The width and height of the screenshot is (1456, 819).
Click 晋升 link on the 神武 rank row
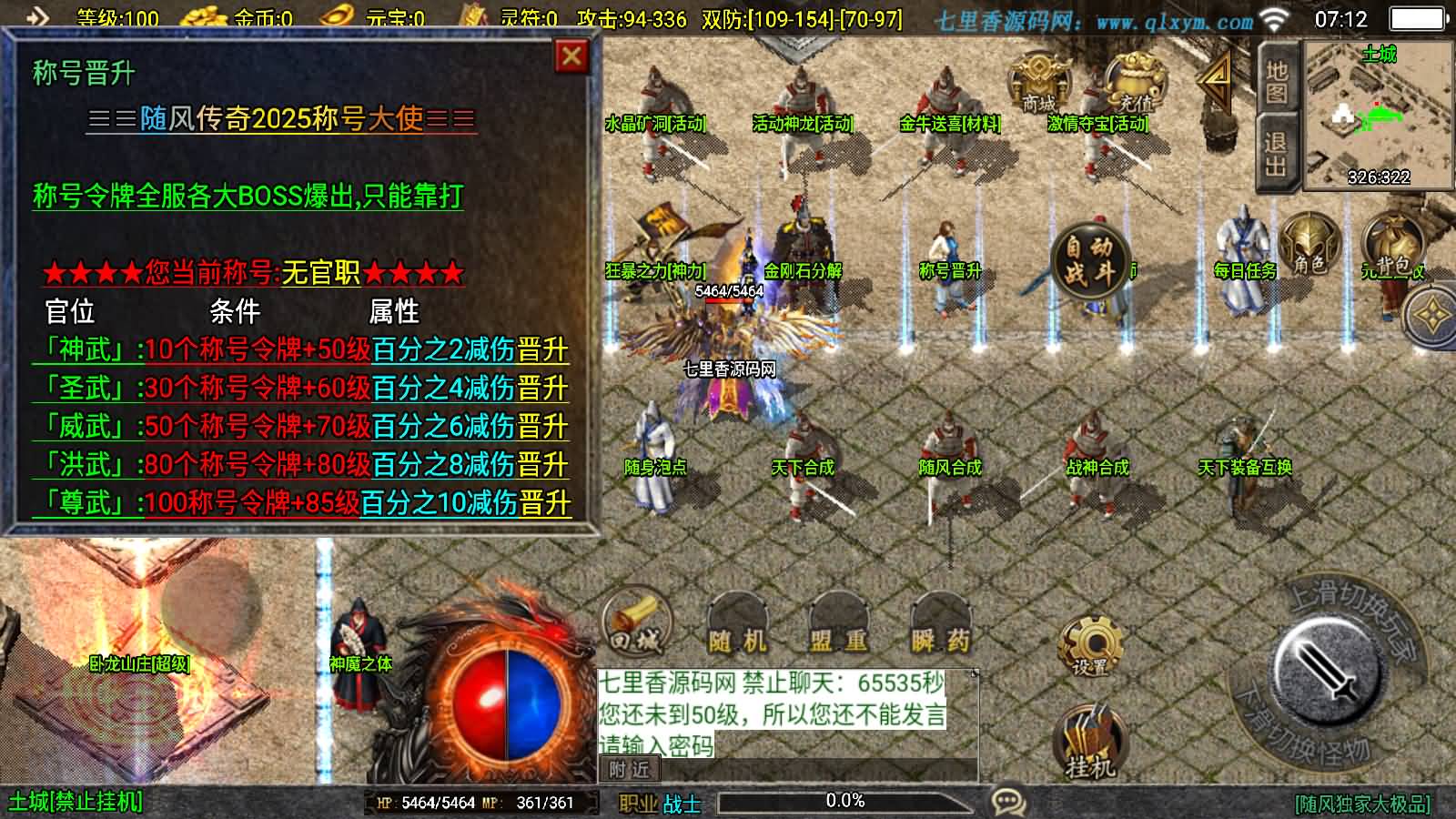[x=543, y=348]
